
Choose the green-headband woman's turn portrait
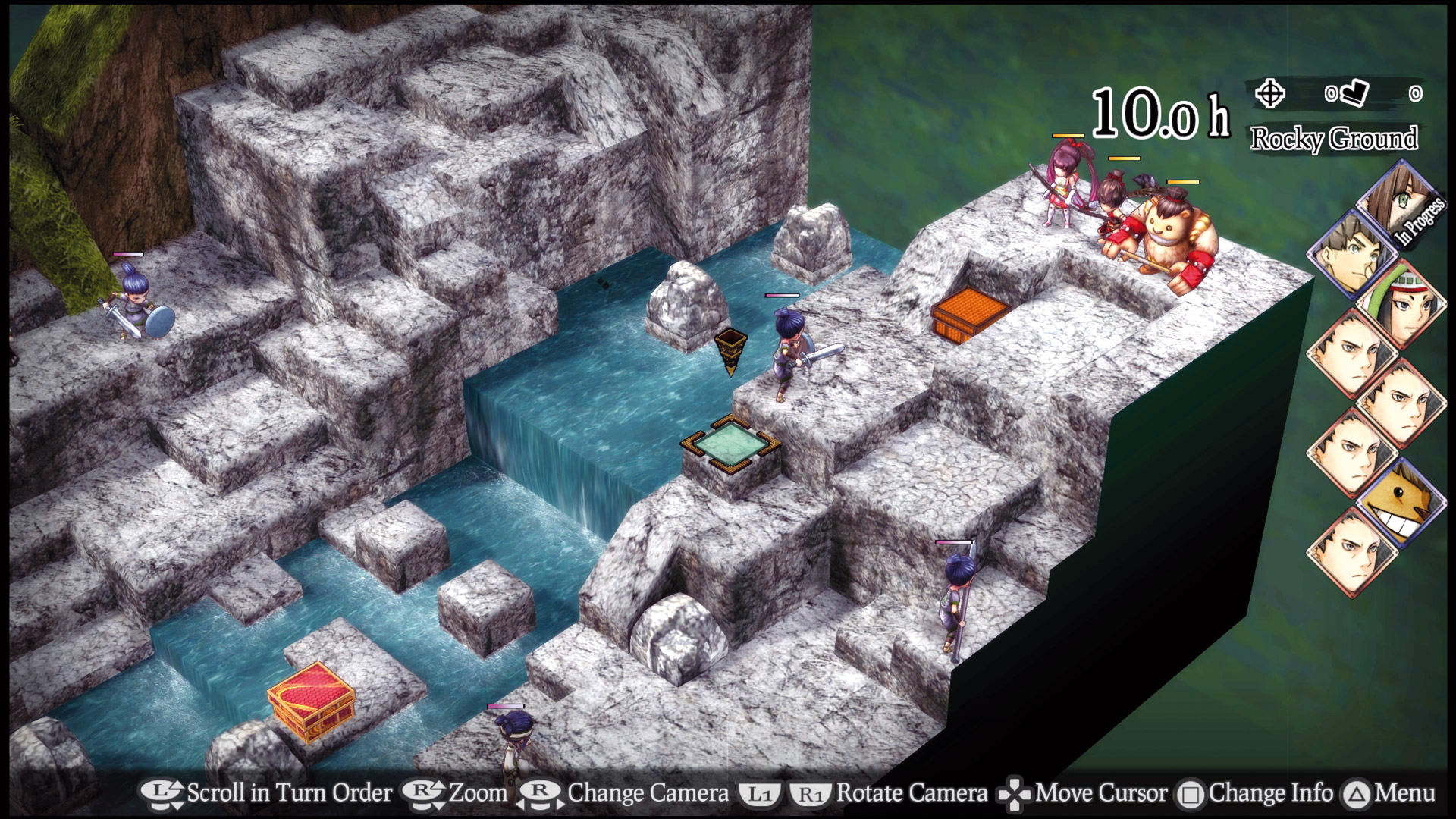click(x=1401, y=305)
